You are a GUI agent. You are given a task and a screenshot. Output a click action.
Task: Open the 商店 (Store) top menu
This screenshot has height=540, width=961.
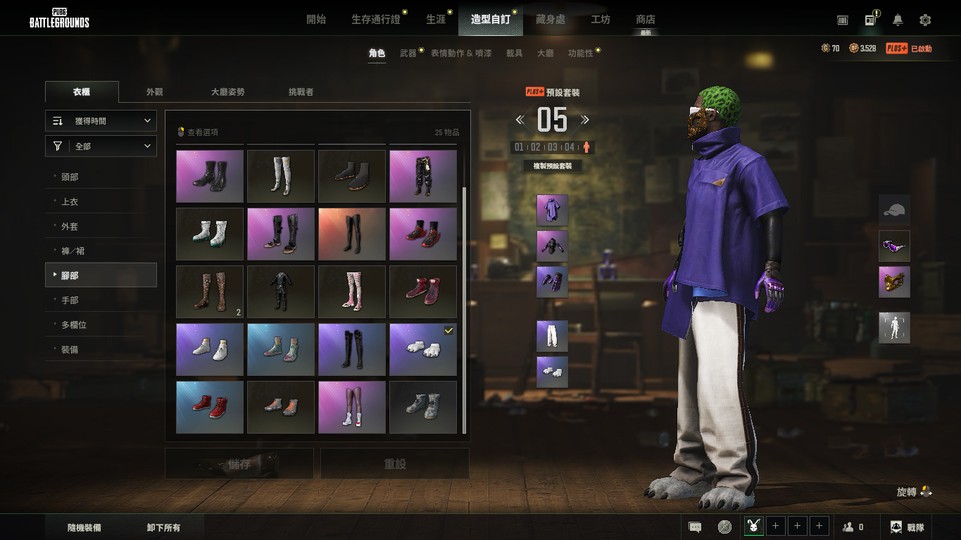[x=645, y=19]
